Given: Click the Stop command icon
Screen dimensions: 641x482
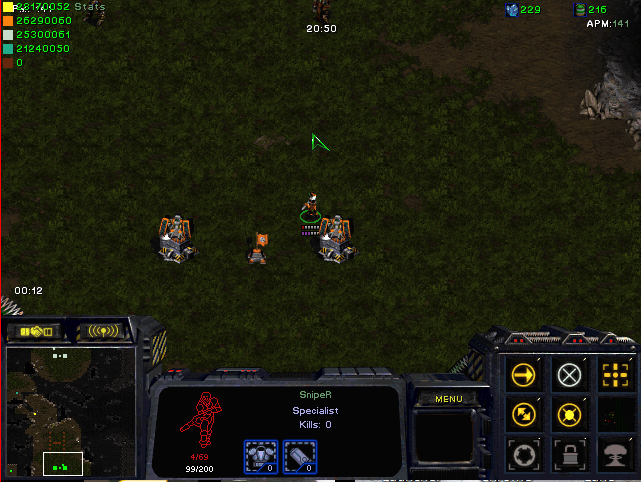Looking at the screenshot, I should tap(569, 375).
